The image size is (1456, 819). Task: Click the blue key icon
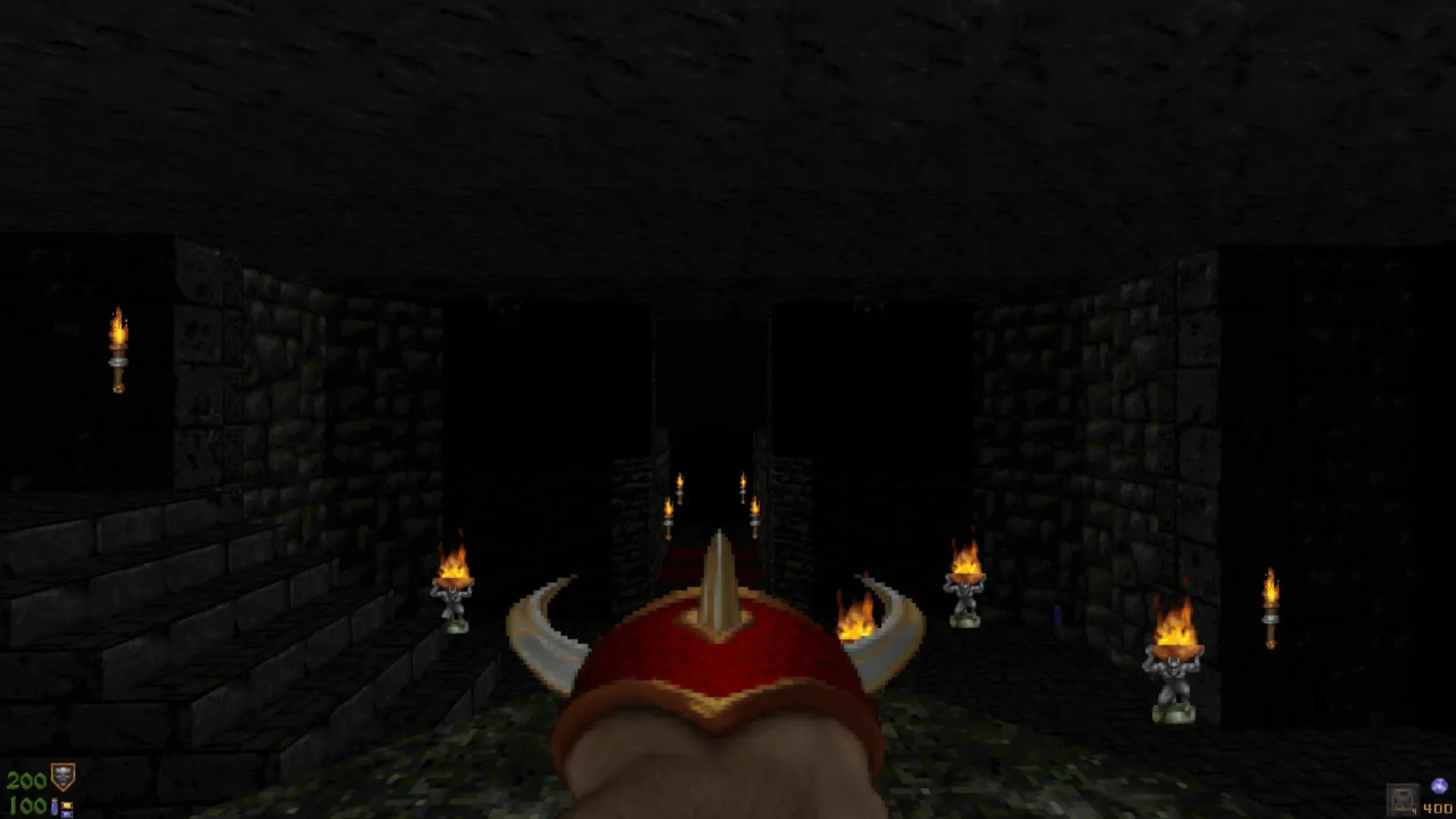tap(67, 814)
